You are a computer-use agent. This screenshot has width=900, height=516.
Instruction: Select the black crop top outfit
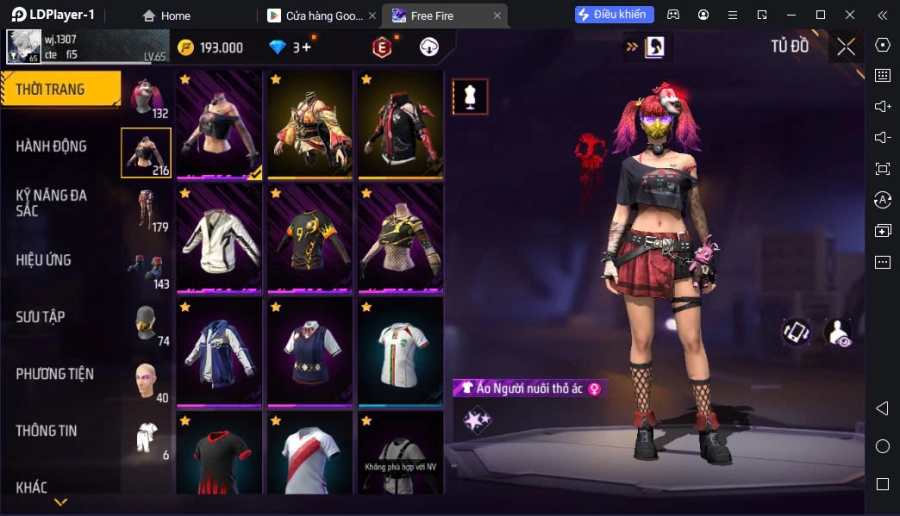click(x=219, y=125)
